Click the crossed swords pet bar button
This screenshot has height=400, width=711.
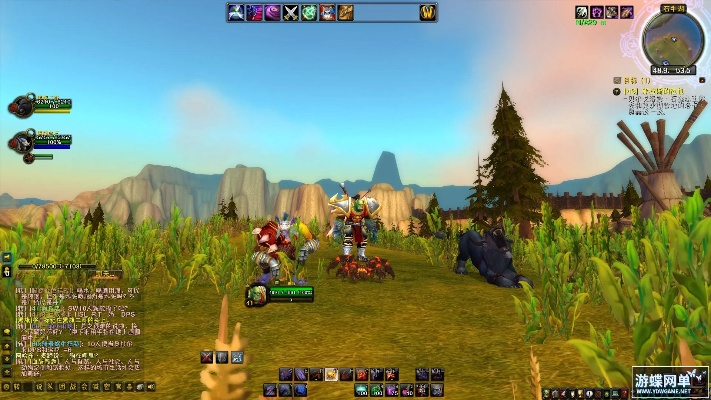207,356
